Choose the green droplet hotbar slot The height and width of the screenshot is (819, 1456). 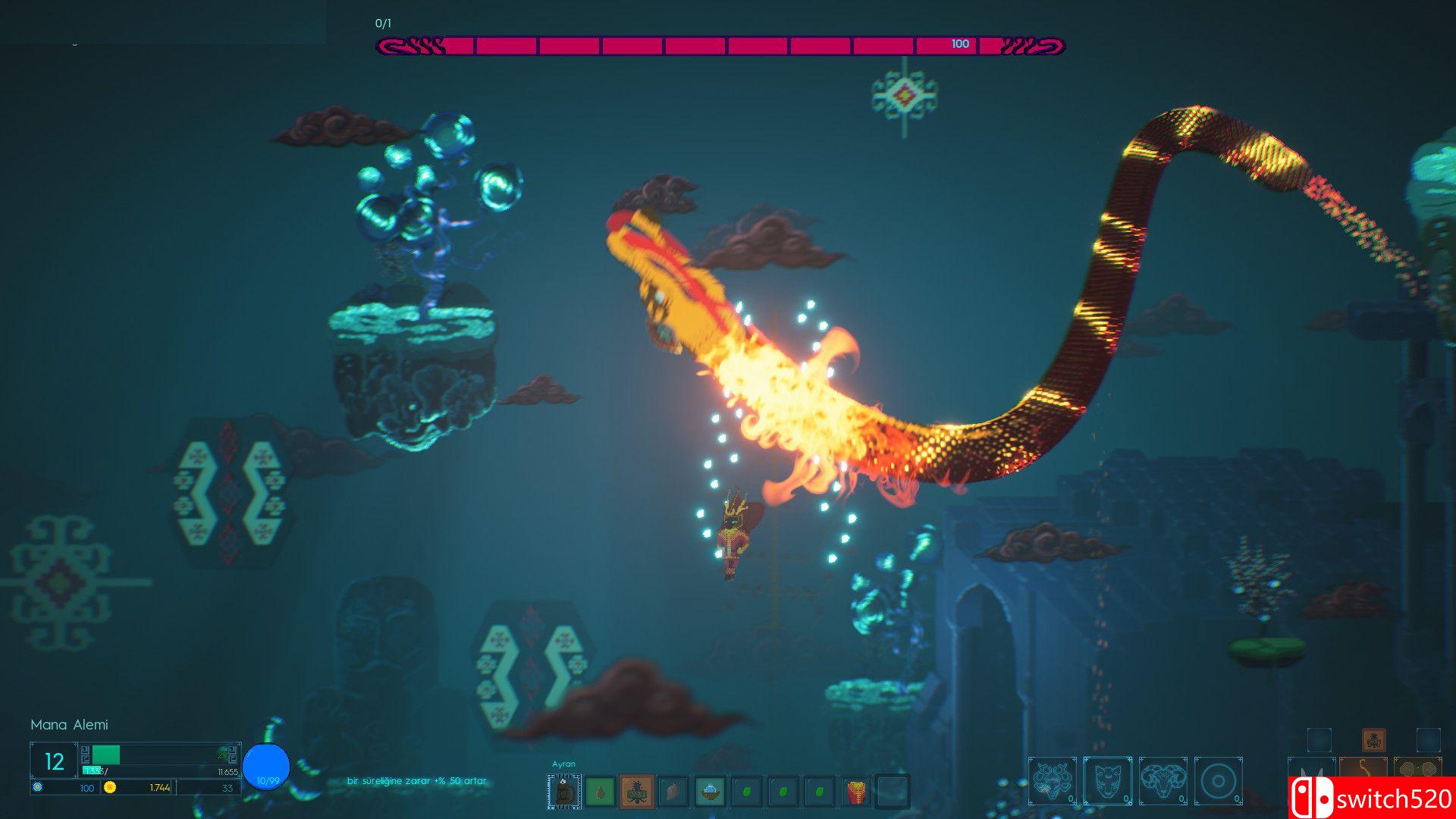[x=600, y=792]
